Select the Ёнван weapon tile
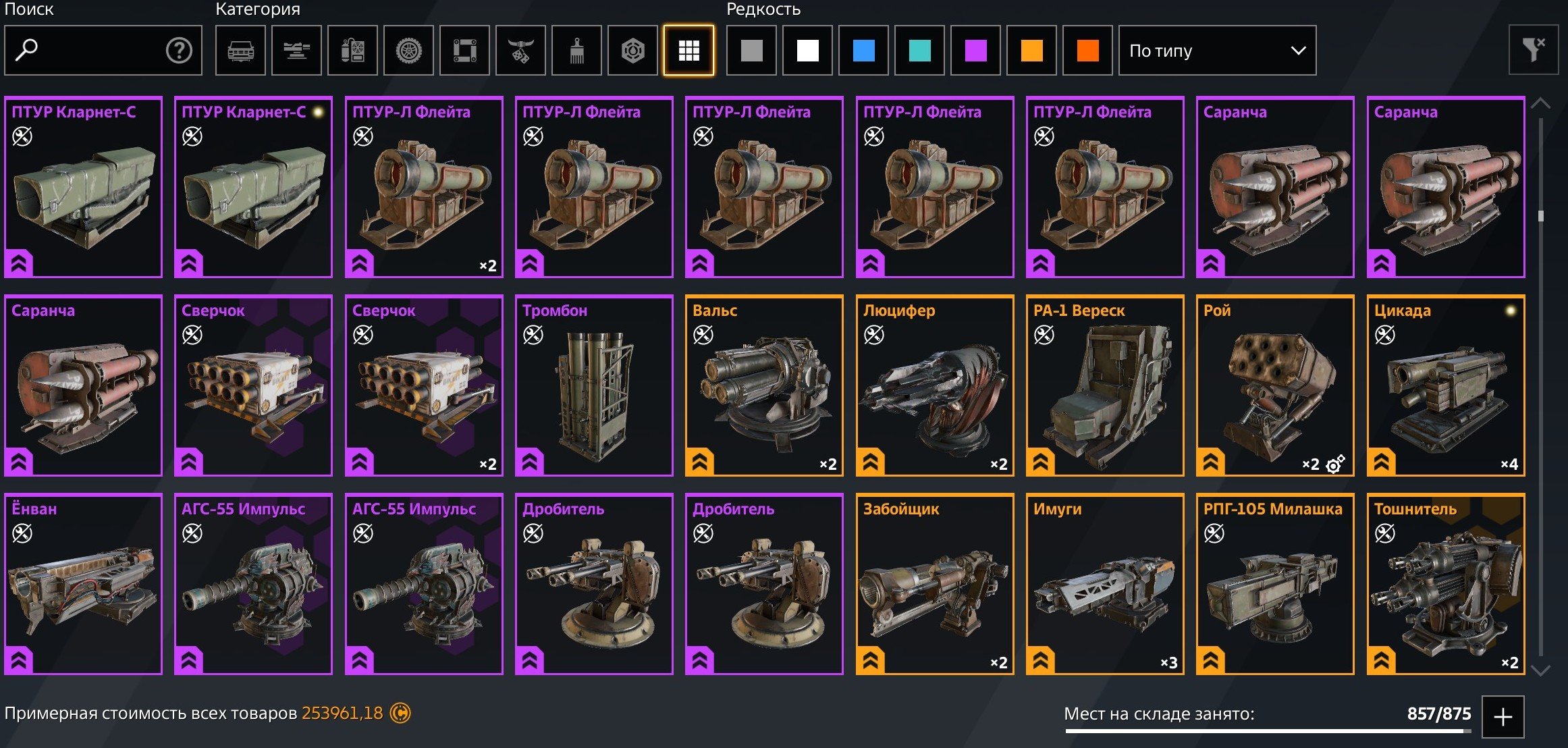The image size is (1568, 748). (83, 584)
